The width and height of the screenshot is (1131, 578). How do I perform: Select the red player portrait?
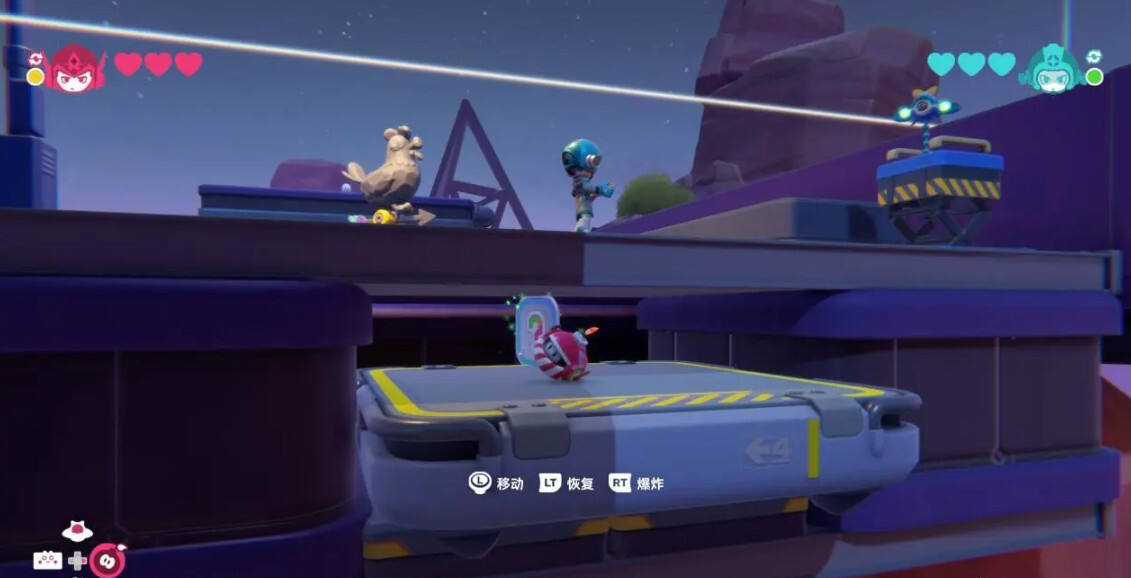coord(74,69)
